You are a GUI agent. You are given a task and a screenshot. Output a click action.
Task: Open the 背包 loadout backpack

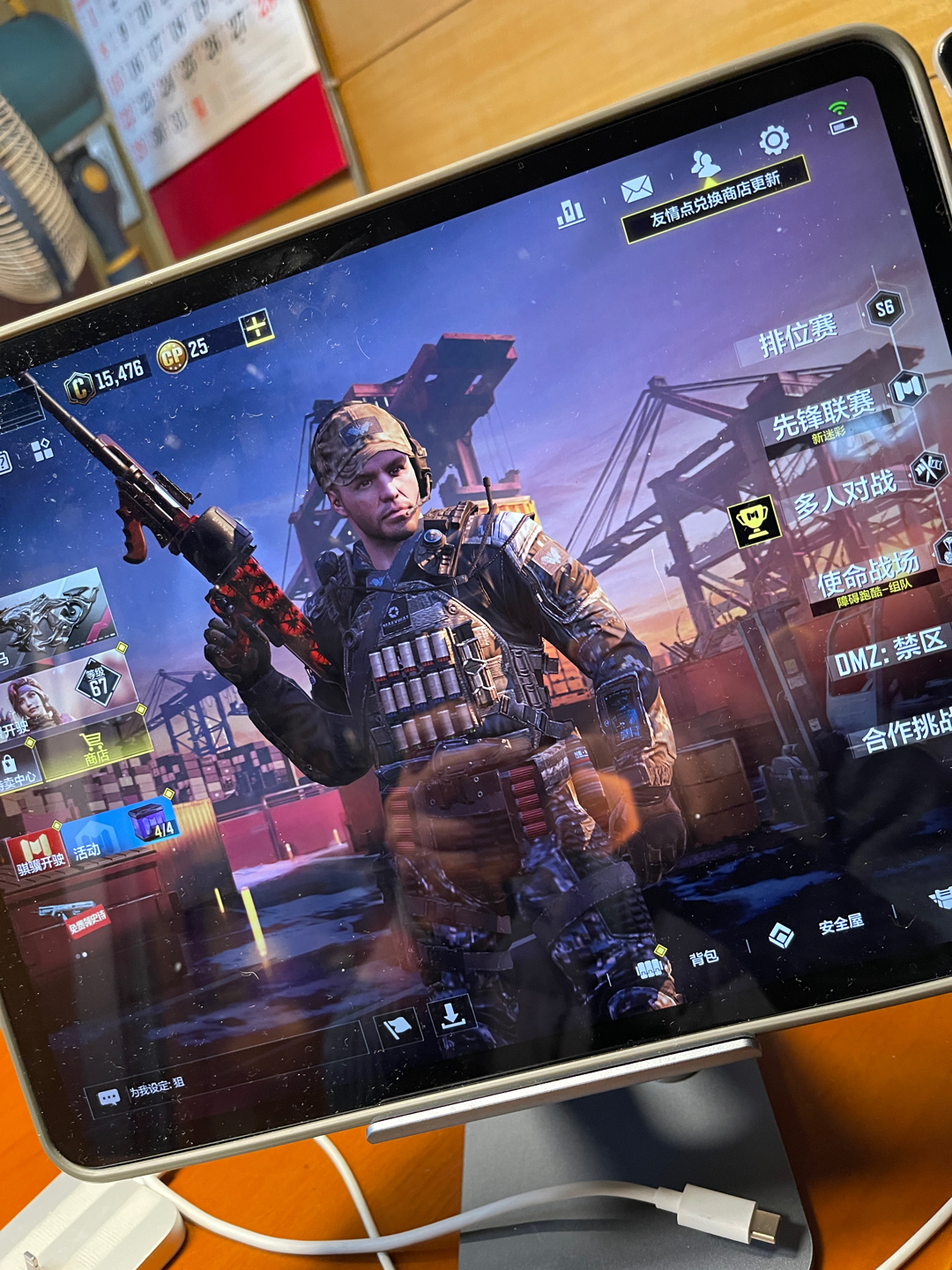coord(703,959)
